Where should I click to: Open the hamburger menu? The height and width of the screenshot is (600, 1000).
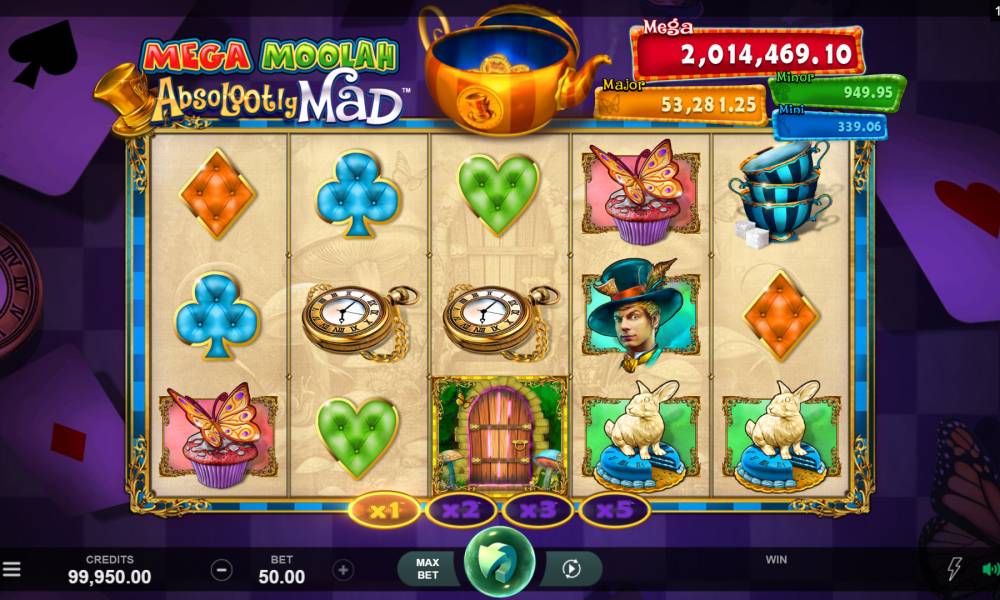click(x=11, y=570)
